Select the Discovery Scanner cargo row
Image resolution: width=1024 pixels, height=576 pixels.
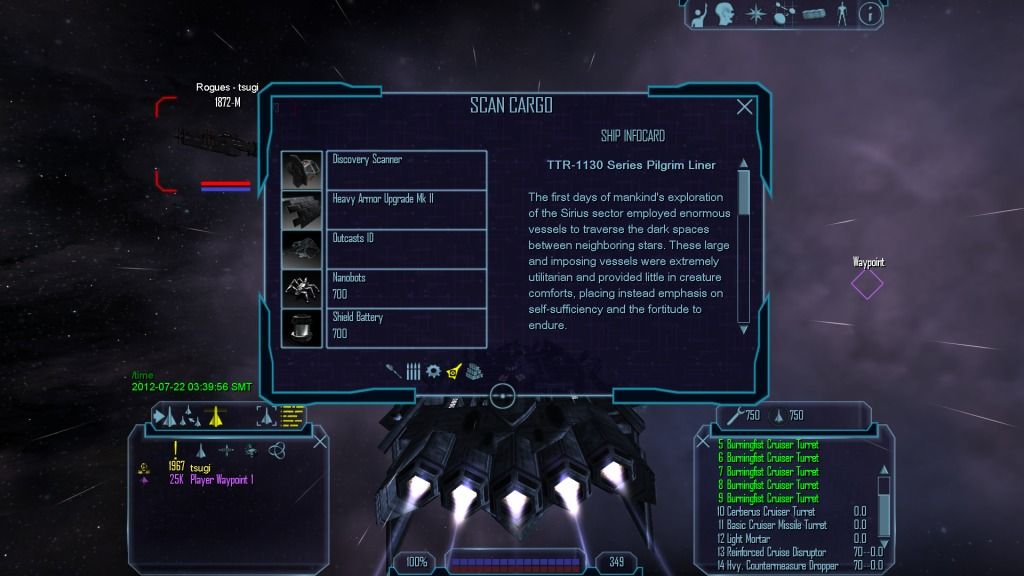[406, 170]
